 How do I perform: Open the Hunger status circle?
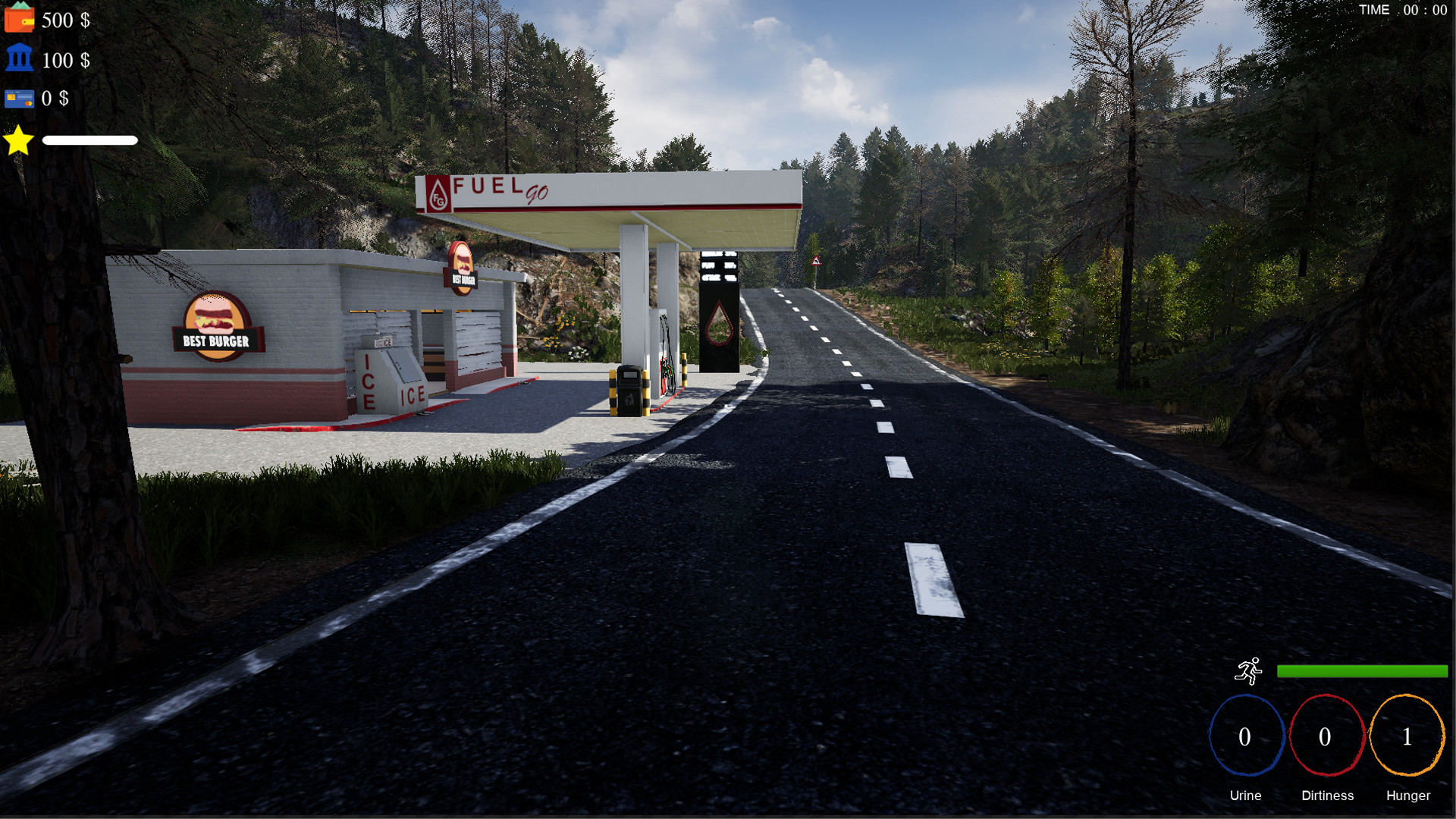1407,736
